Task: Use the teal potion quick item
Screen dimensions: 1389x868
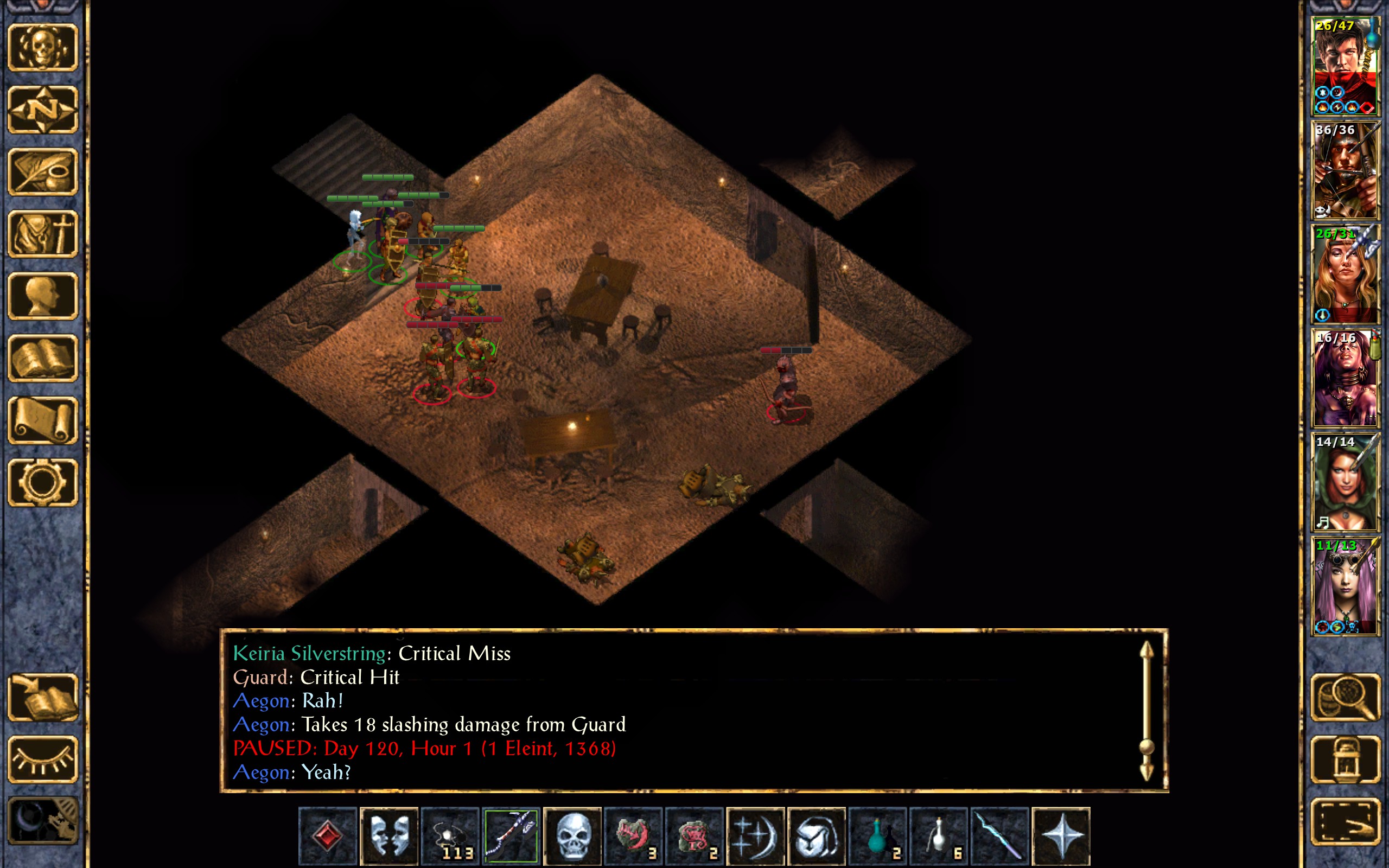Action: (877, 836)
